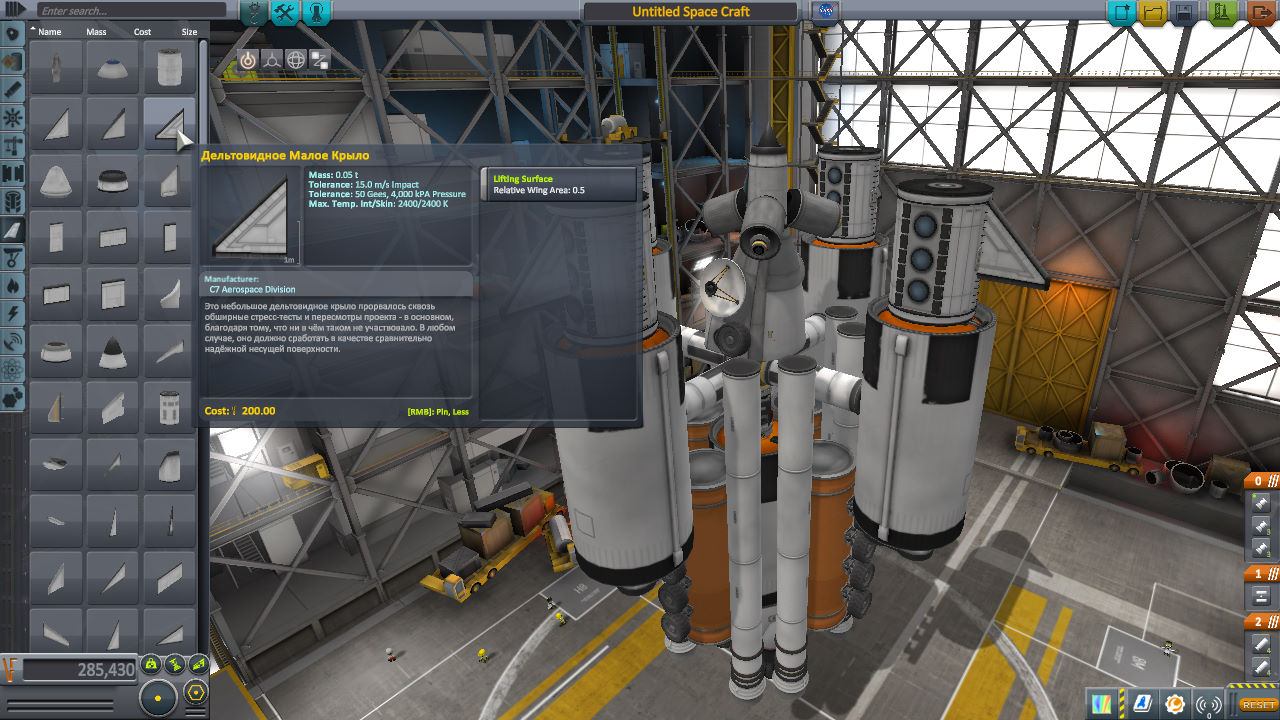Switch to the Crew assignment tab
Image resolution: width=1280 pixels, height=720 pixels.
point(316,12)
